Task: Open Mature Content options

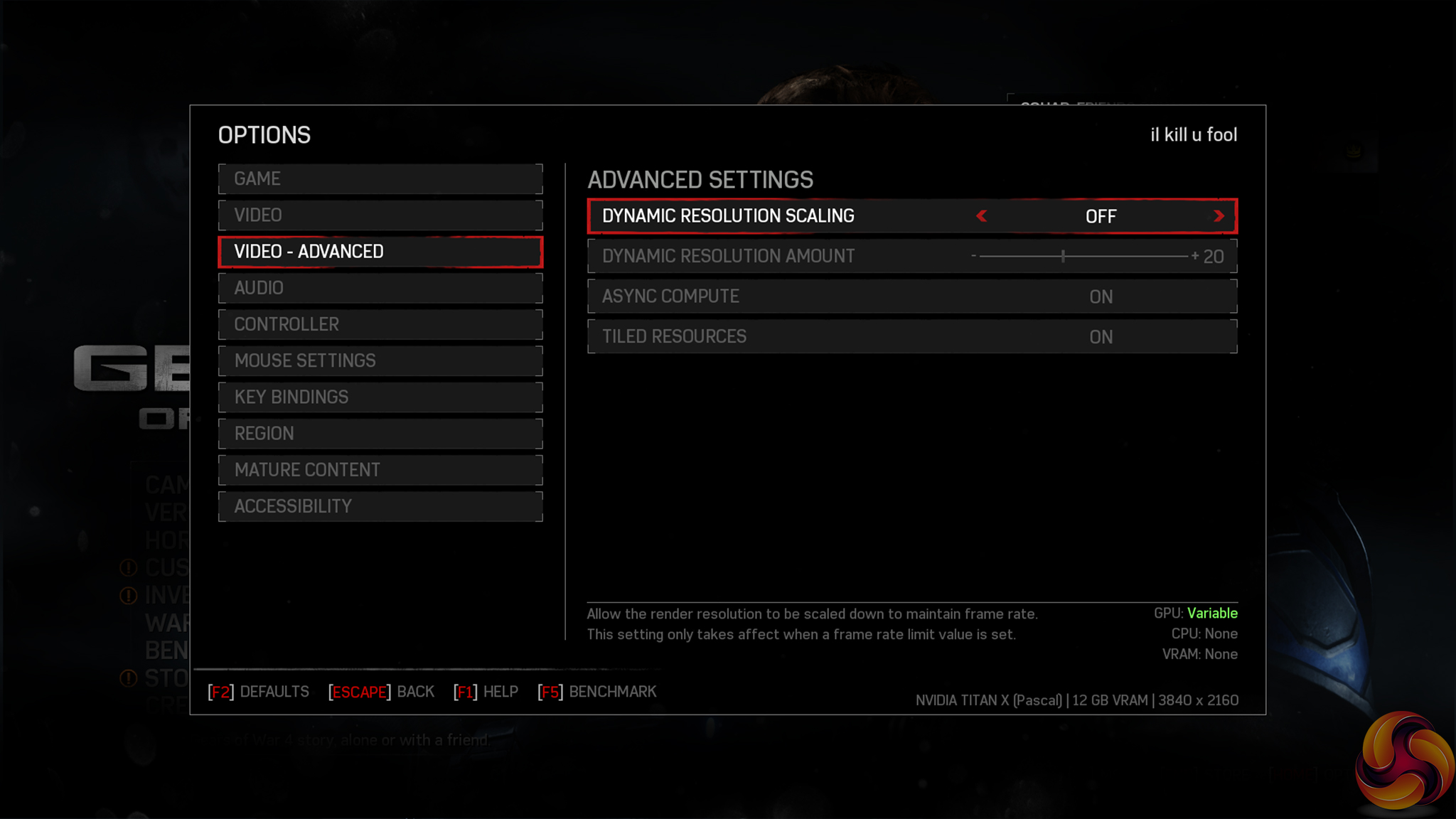Action: pyautogui.click(x=380, y=470)
